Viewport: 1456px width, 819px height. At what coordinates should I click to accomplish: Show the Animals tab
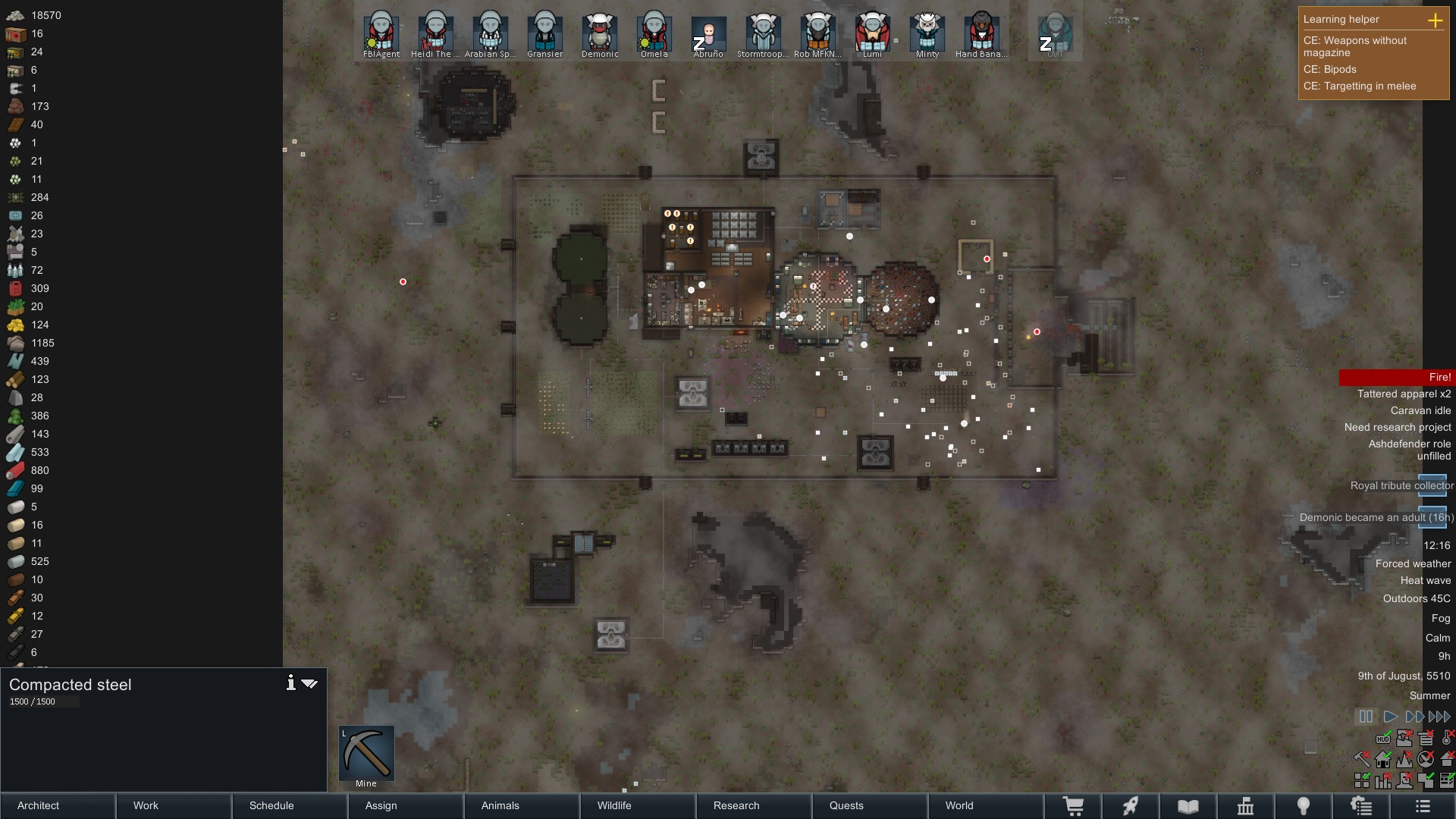[x=522, y=805]
